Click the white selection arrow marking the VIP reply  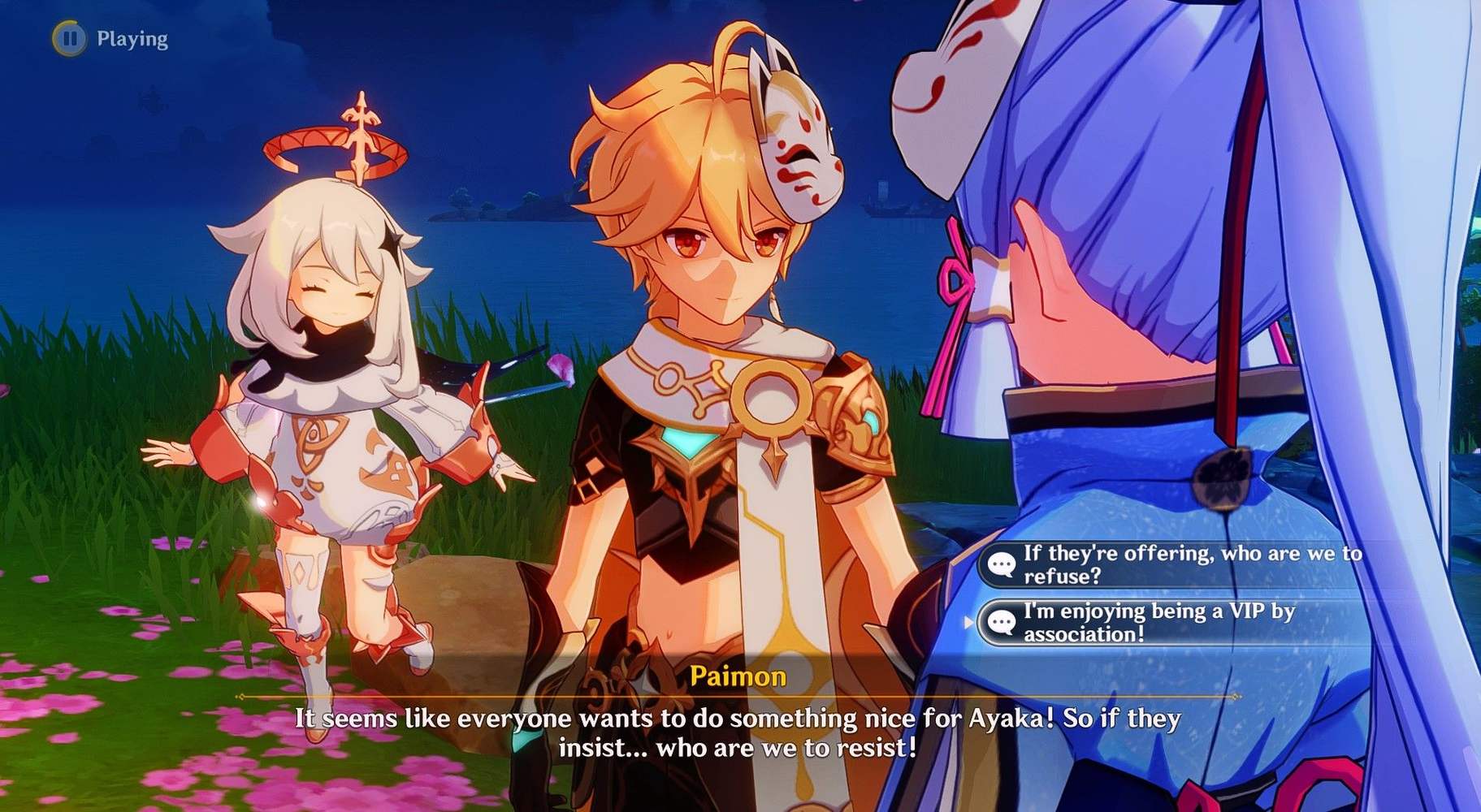point(968,621)
